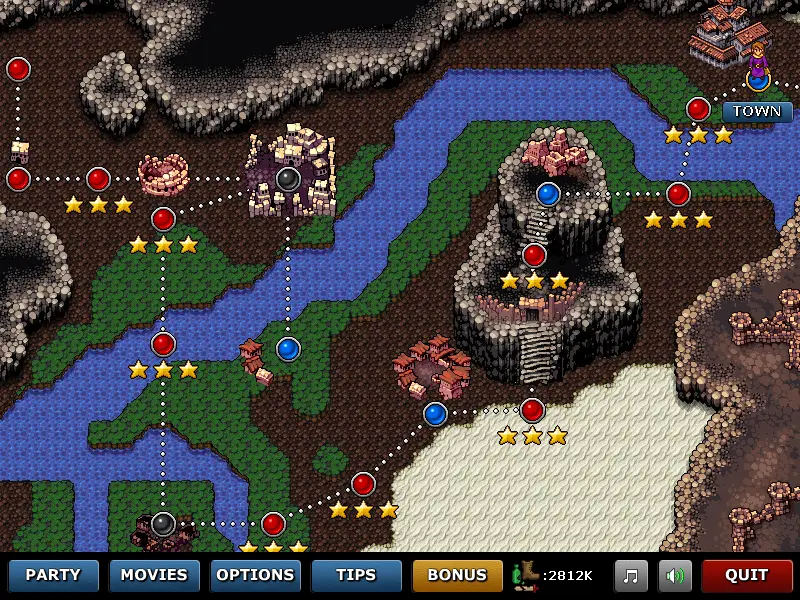Select the gray node in the ruined castle
Image resolution: width=800 pixels, height=600 pixels.
(x=288, y=179)
